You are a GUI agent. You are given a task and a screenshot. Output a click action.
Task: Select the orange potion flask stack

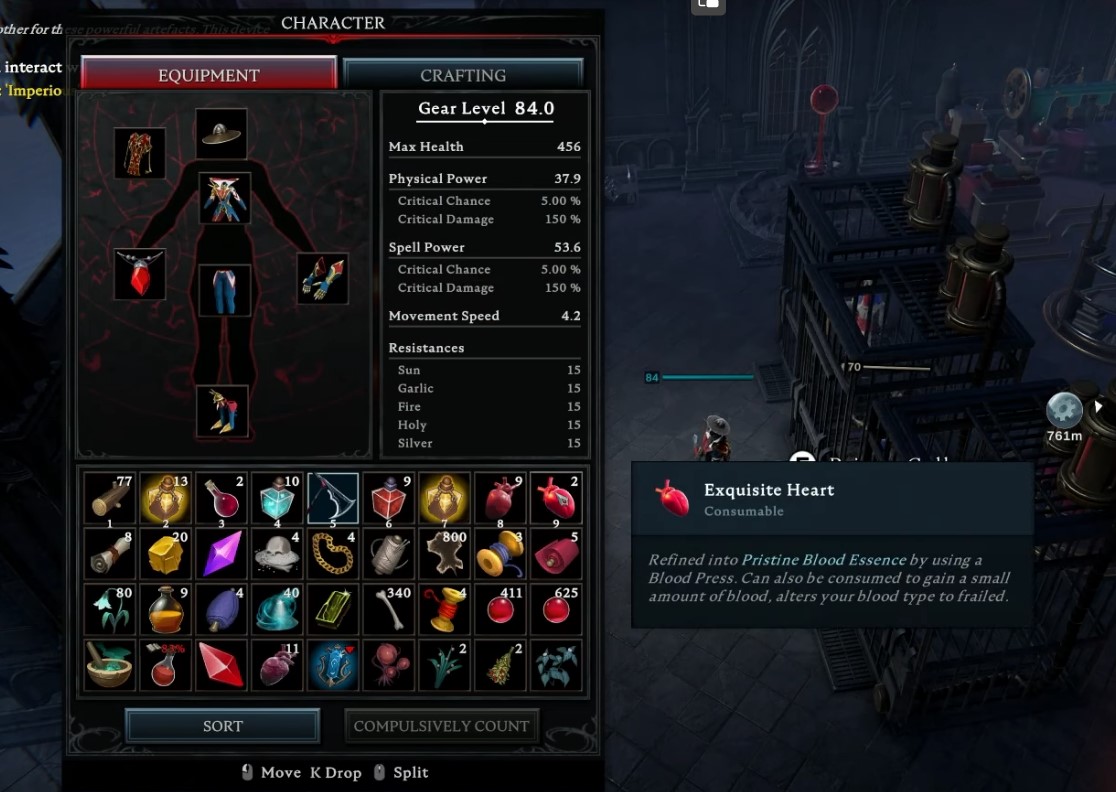[166, 609]
